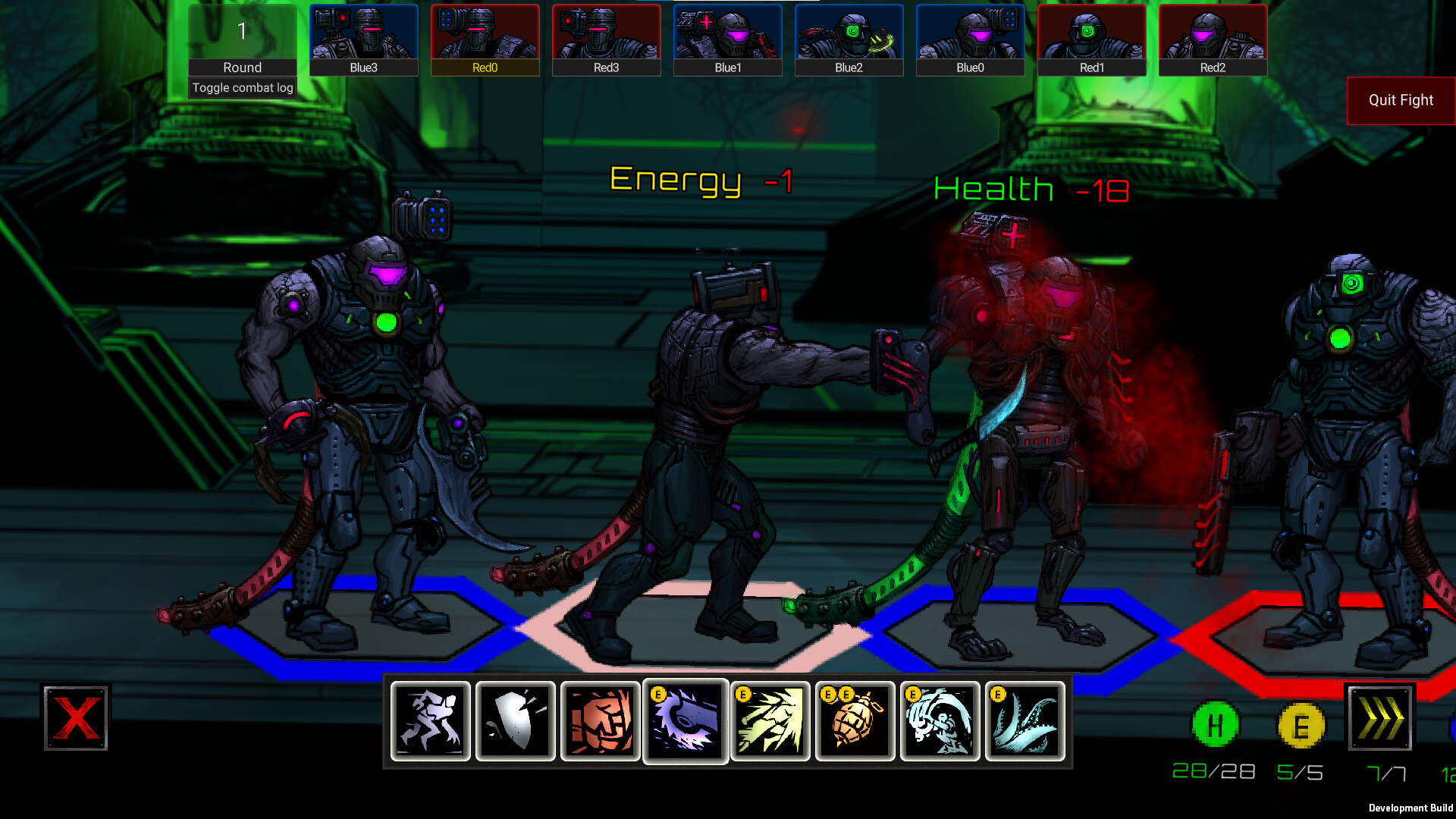Select the yellow slash ability icon
1456x819 pixels.
point(770,721)
